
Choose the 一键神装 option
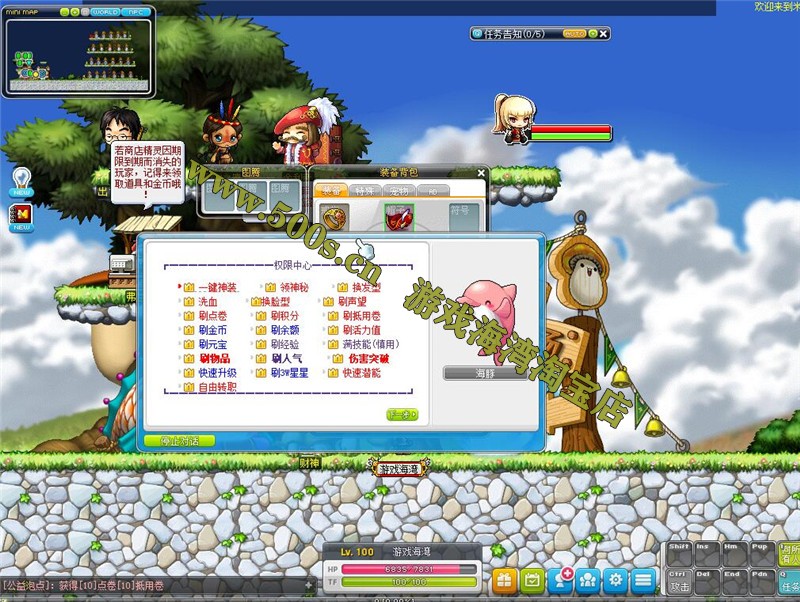216,287
